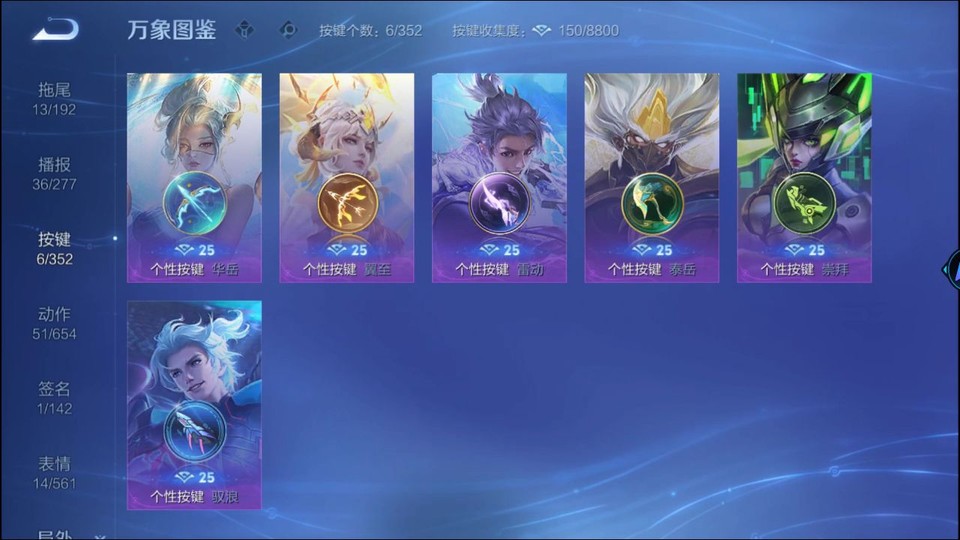Select the 华岳 personalized key card
960x540 pixels.
pyautogui.click(x=194, y=178)
